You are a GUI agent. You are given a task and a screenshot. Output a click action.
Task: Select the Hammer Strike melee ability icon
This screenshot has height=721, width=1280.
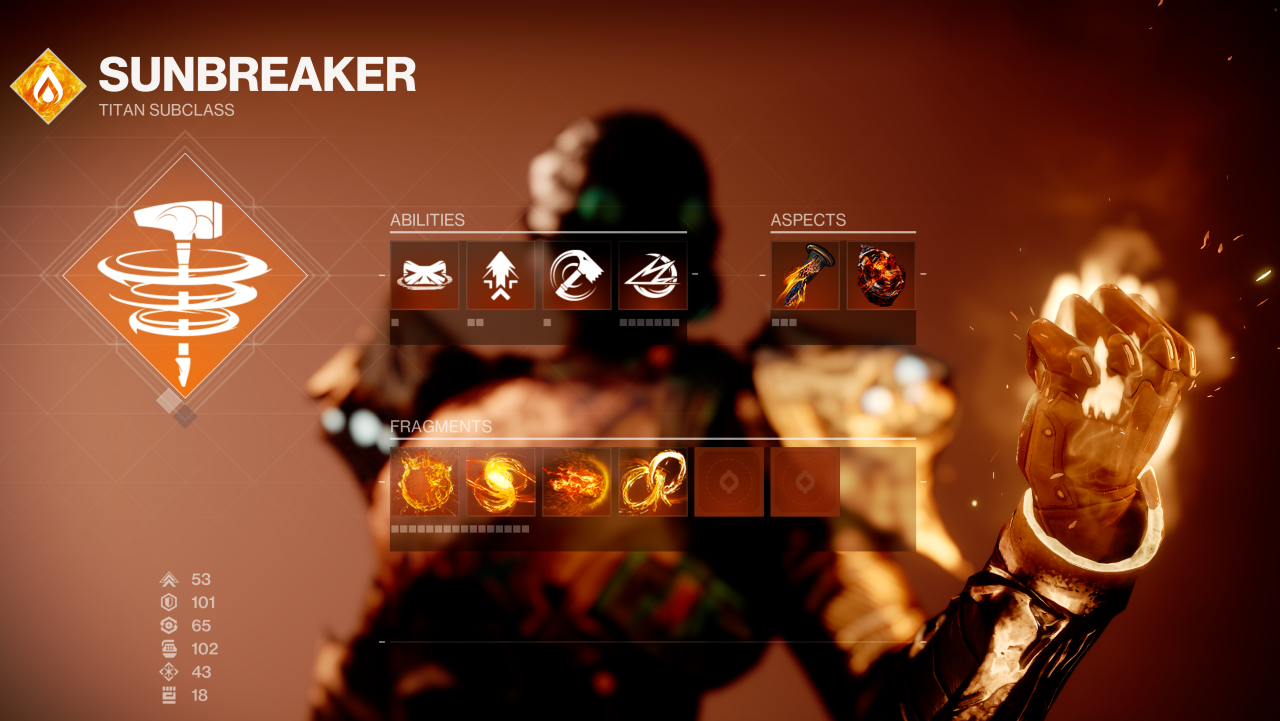coord(576,276)
